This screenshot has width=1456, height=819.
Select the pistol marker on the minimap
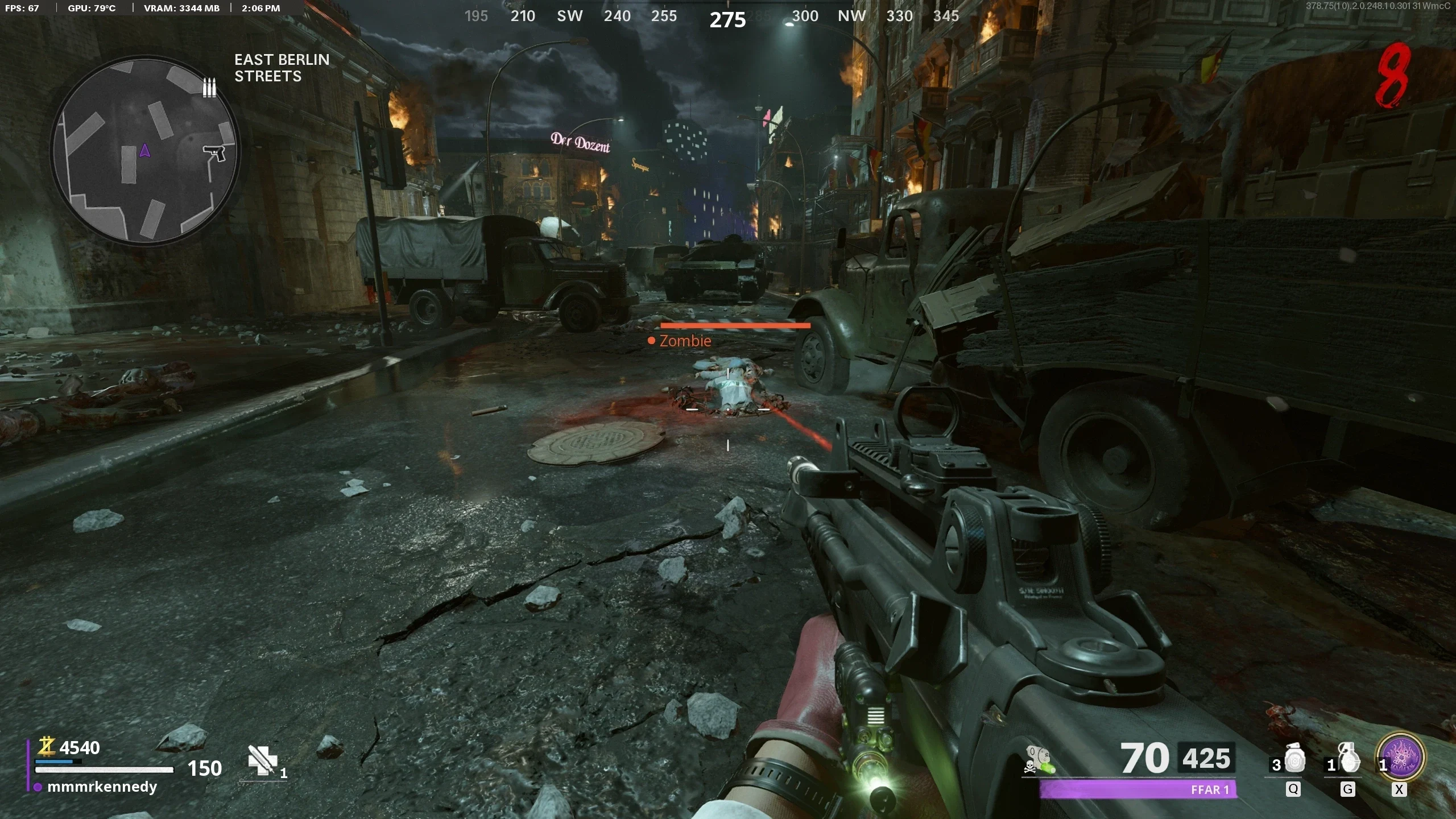click(214, 152)
